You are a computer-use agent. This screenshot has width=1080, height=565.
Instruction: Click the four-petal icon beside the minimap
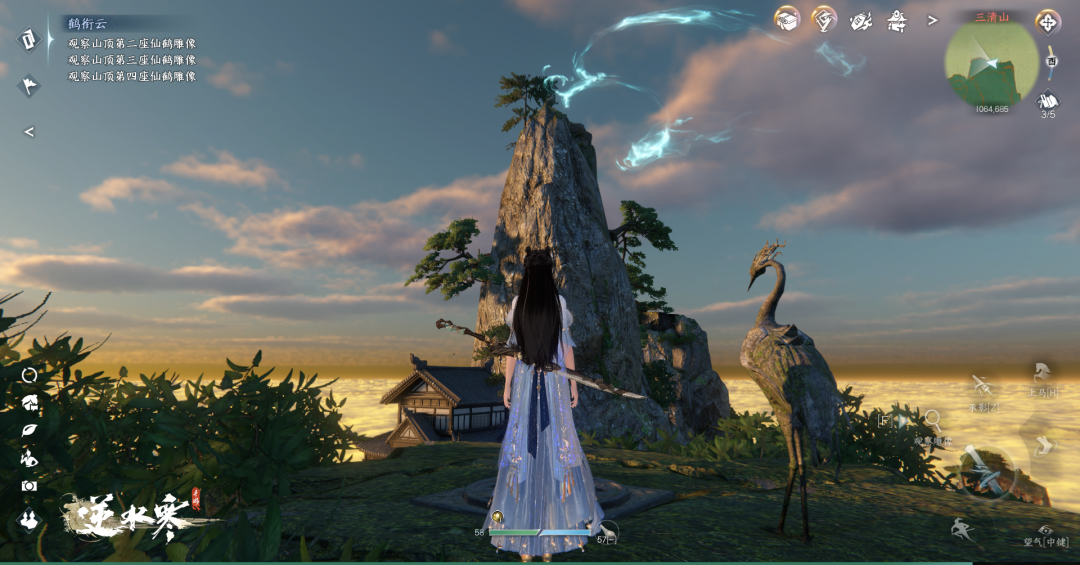click(1048, 21)
